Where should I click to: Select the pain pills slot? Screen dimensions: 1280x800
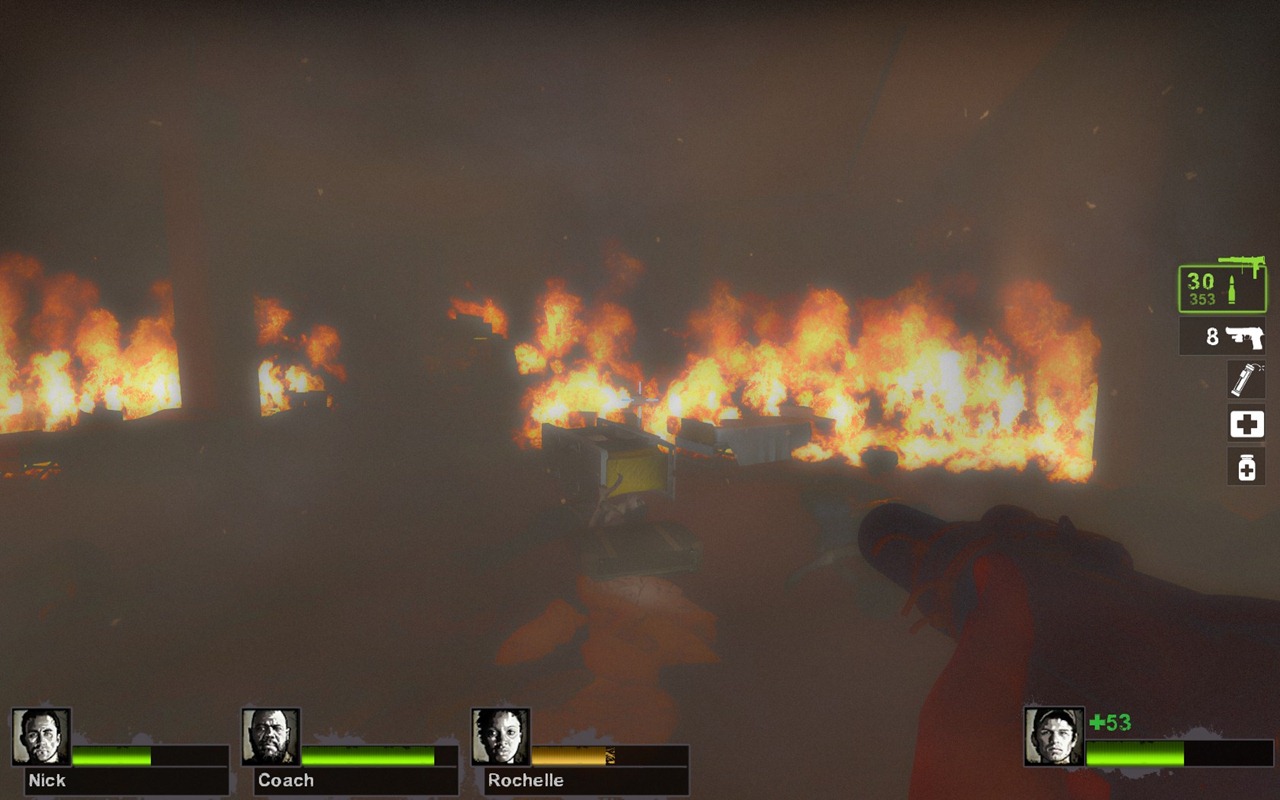[1246, 466]
